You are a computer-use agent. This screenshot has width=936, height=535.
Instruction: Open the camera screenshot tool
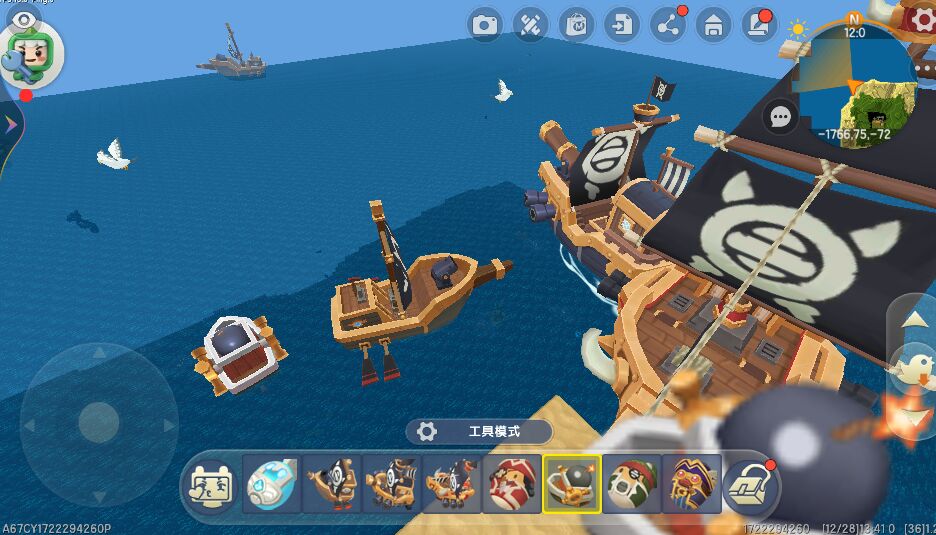[x=485, y=25]
